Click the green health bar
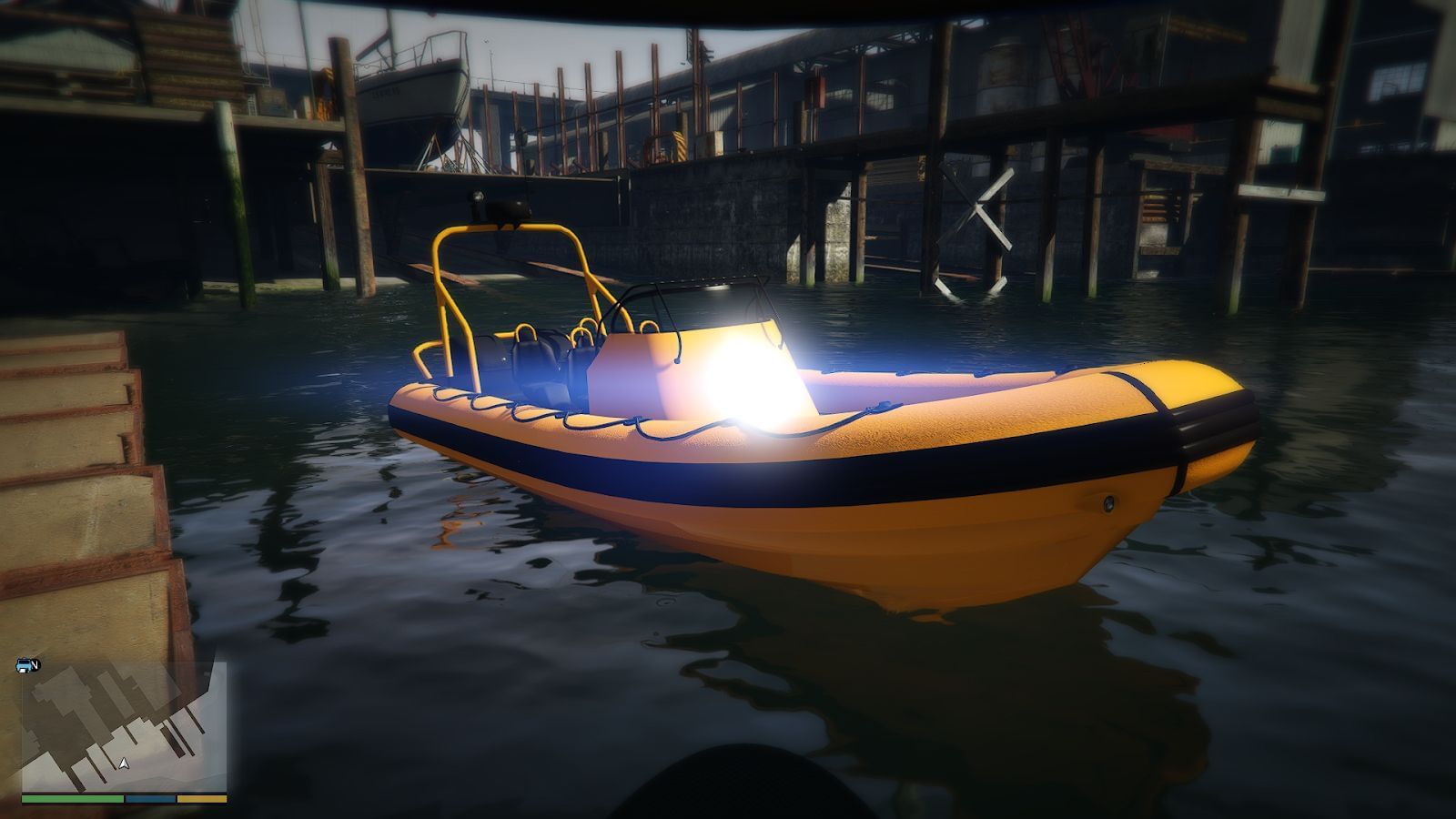This screenshot has width=1456, height=819. click(73, 799)
